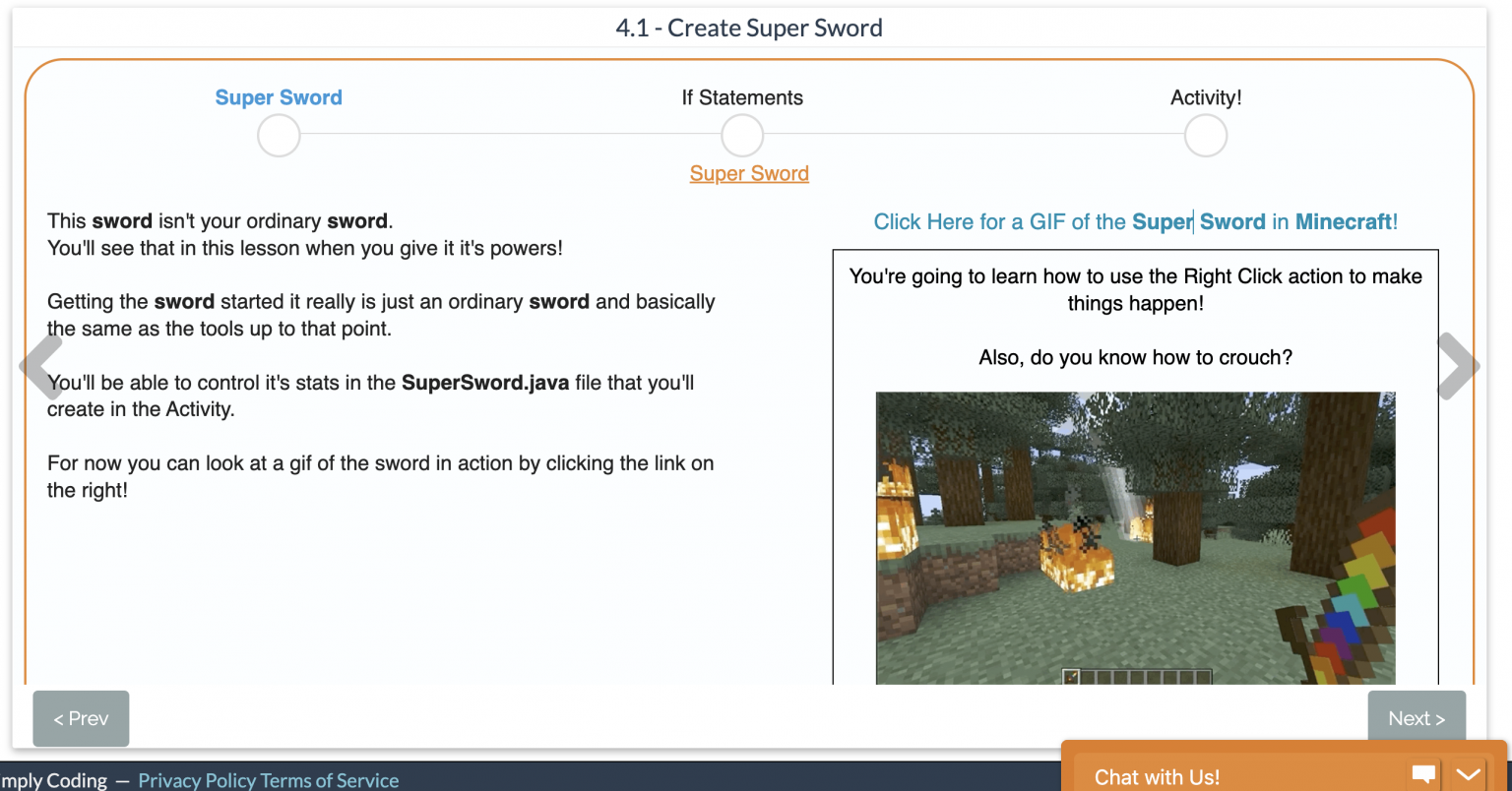Click the chat message bubble icon
1512x791 pixels.
tap(1423, 774)
